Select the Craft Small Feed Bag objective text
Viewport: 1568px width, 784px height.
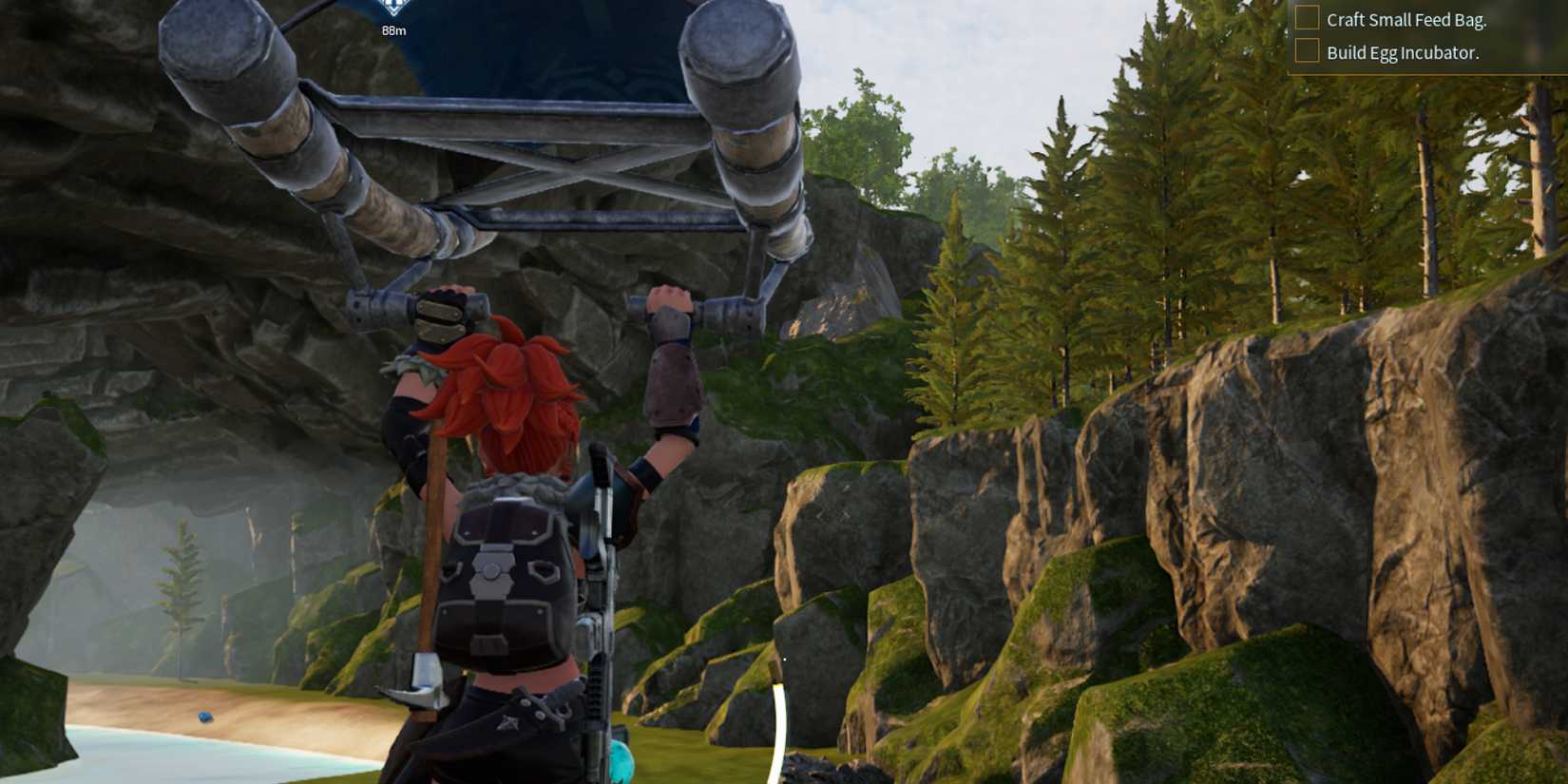[x=1405, y=19]
